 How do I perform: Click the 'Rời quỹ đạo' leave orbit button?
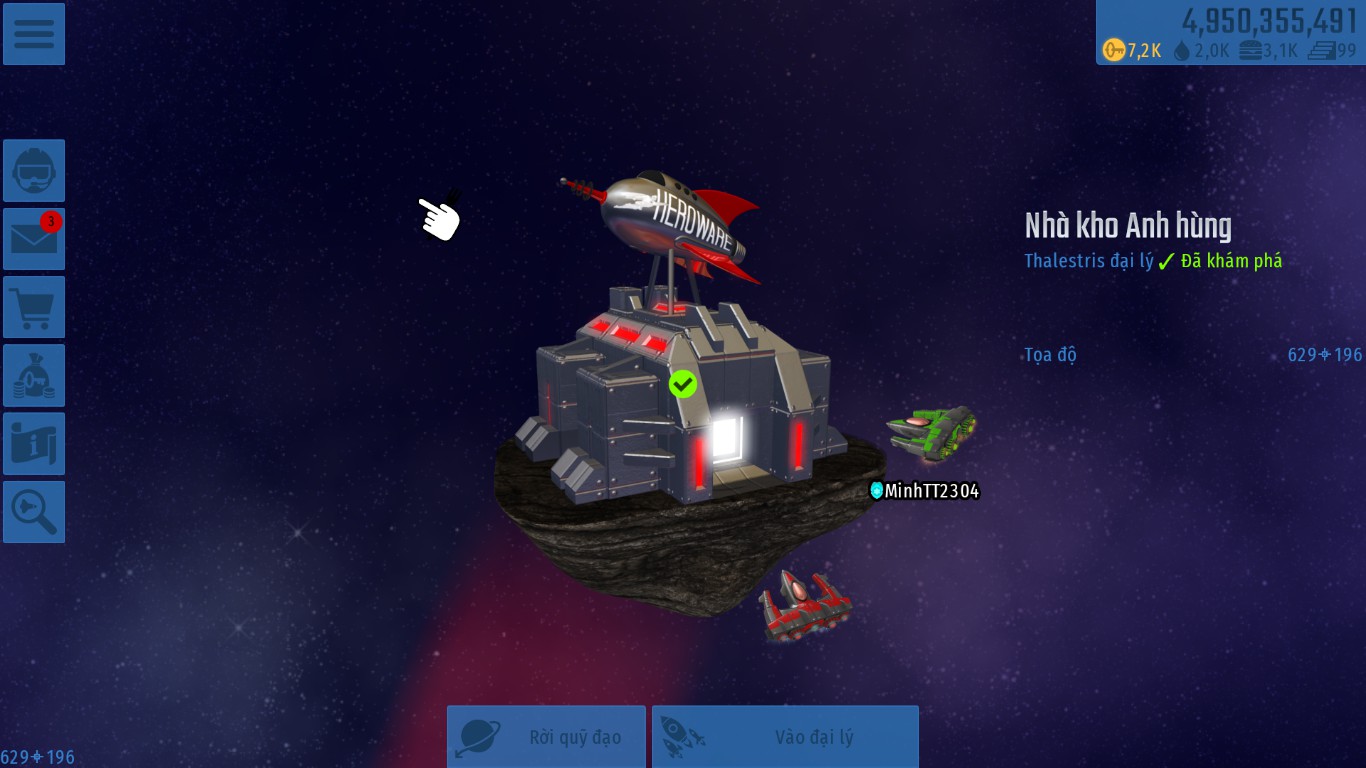coord(546,737)
